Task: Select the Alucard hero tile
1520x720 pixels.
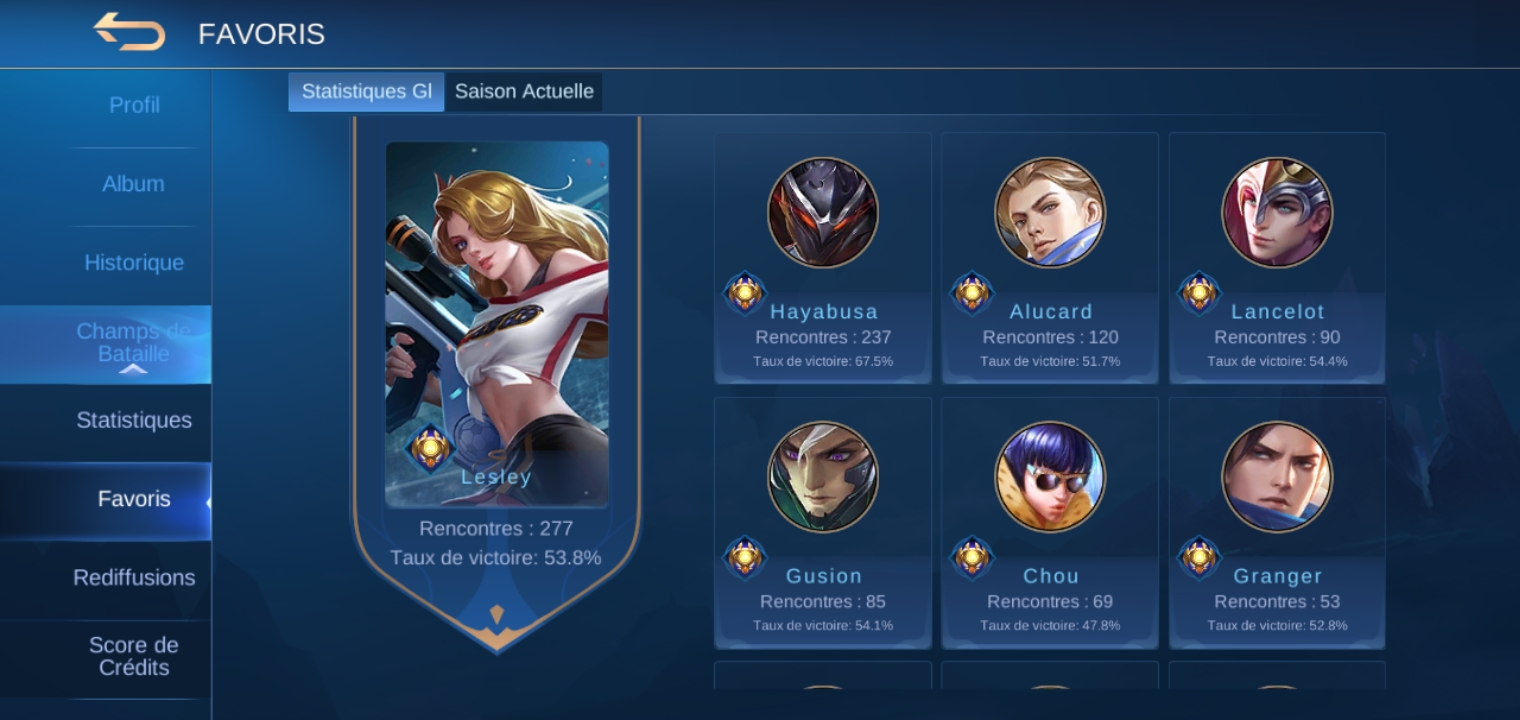Action: (1050, 258)
